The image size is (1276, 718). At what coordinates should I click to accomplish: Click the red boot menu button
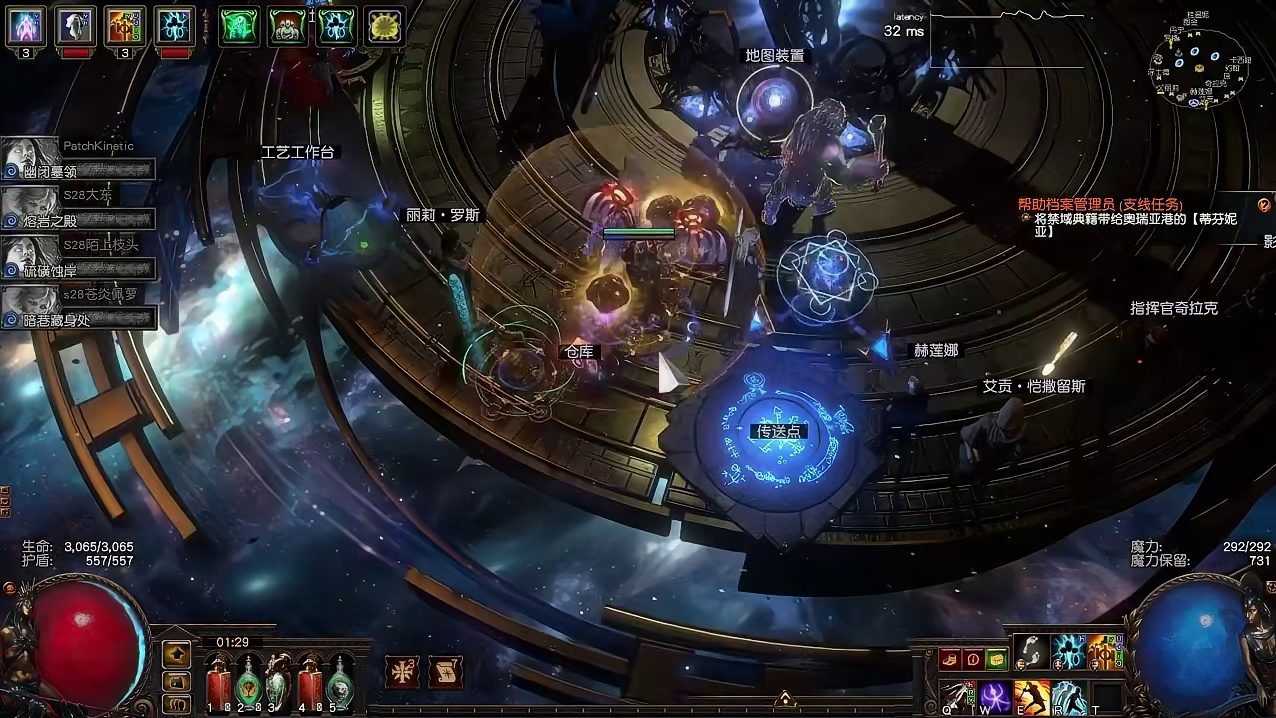949,659
